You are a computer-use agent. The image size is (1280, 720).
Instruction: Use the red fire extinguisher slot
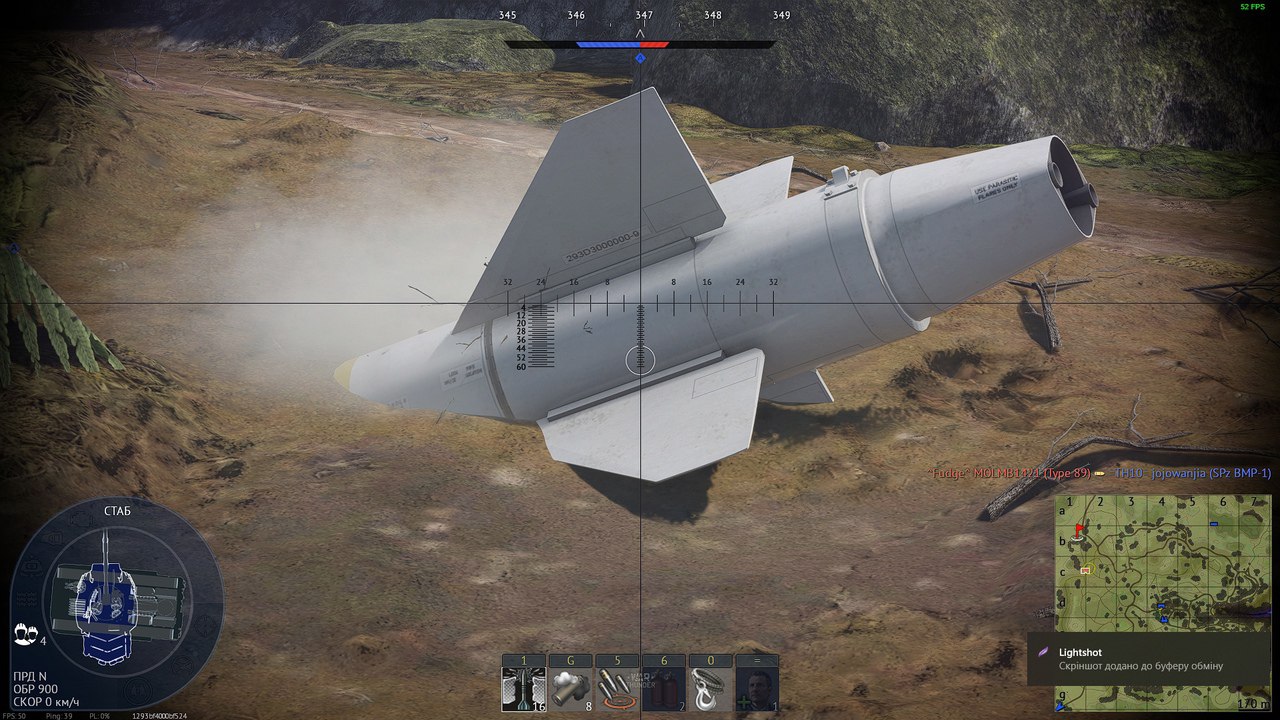tap(663, 689)
